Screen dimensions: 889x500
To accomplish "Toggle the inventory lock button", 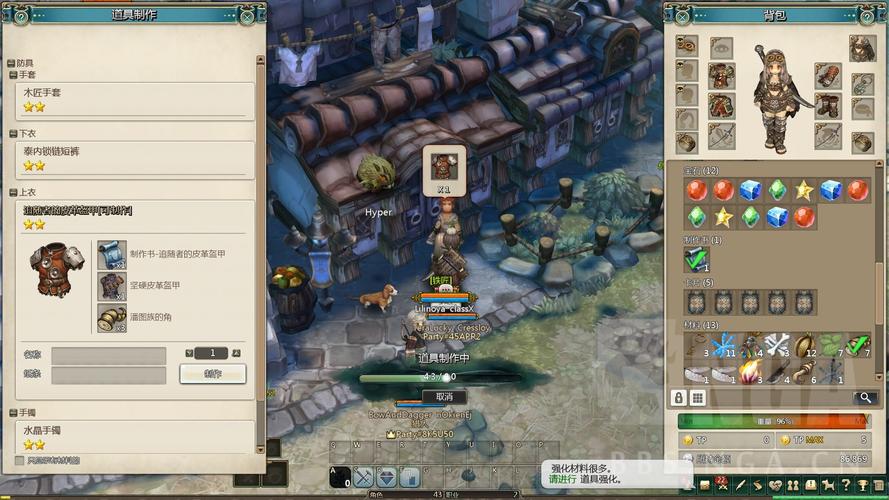I will 678,398.
